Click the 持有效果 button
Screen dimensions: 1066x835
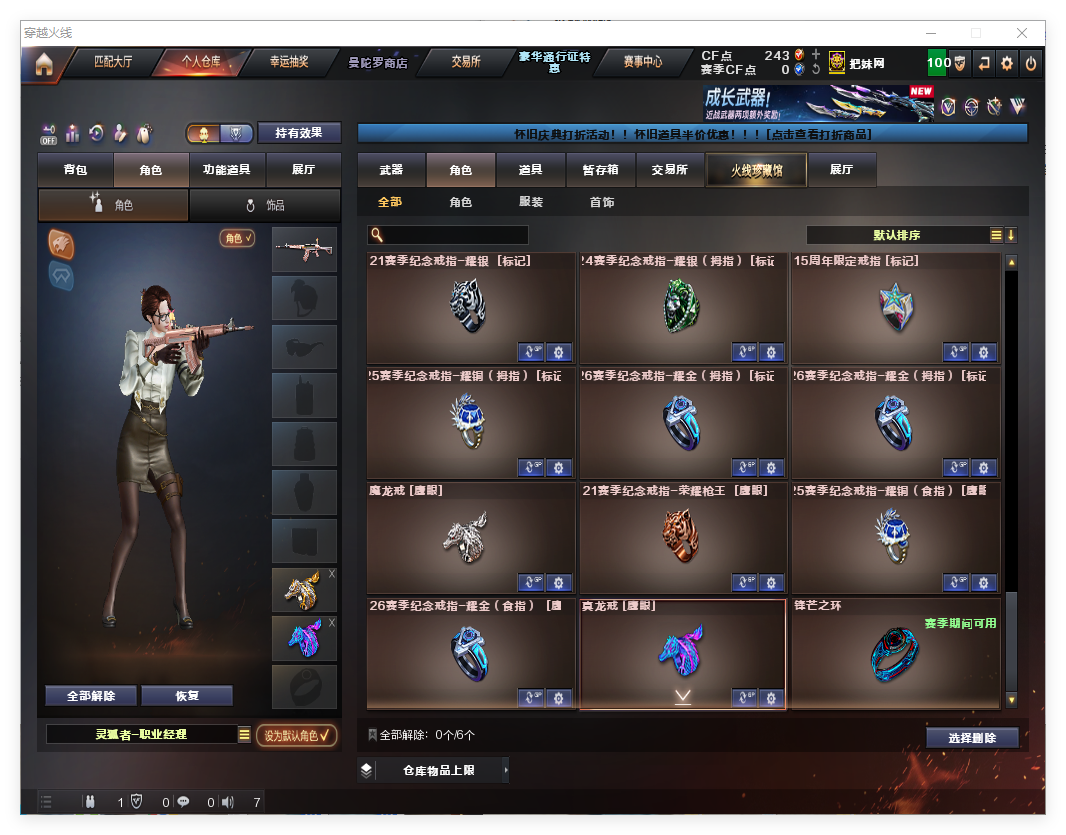pyautogui.click(x=299, y=133)
